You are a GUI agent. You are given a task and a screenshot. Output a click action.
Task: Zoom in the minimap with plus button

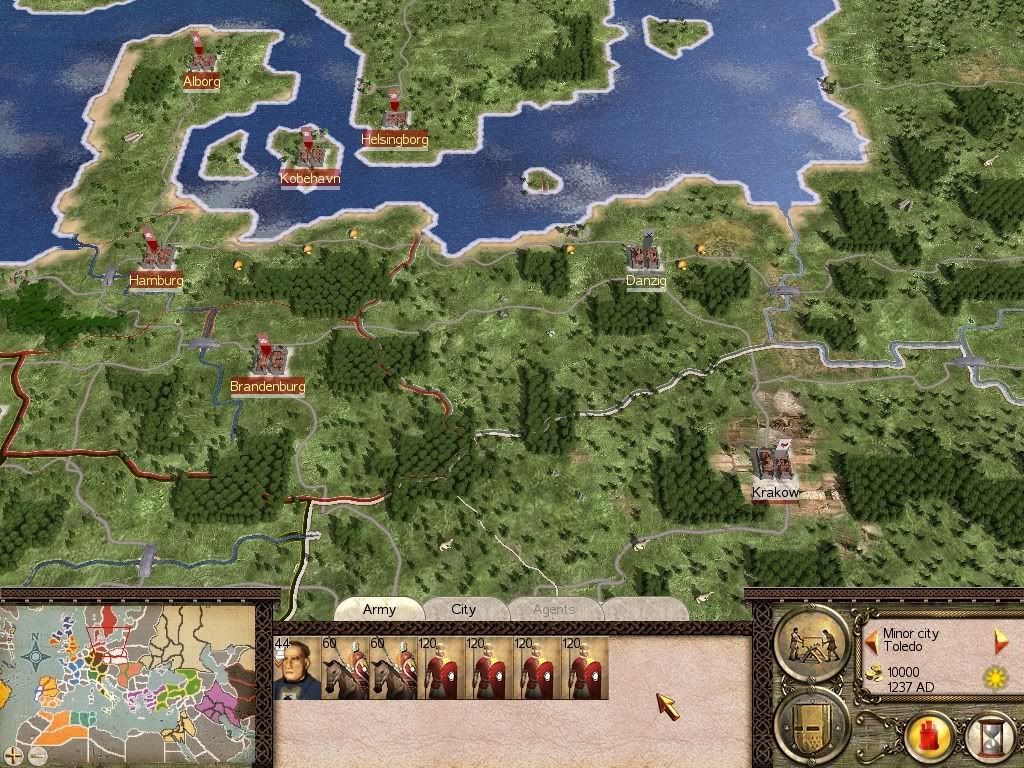[x=11, y=753]
